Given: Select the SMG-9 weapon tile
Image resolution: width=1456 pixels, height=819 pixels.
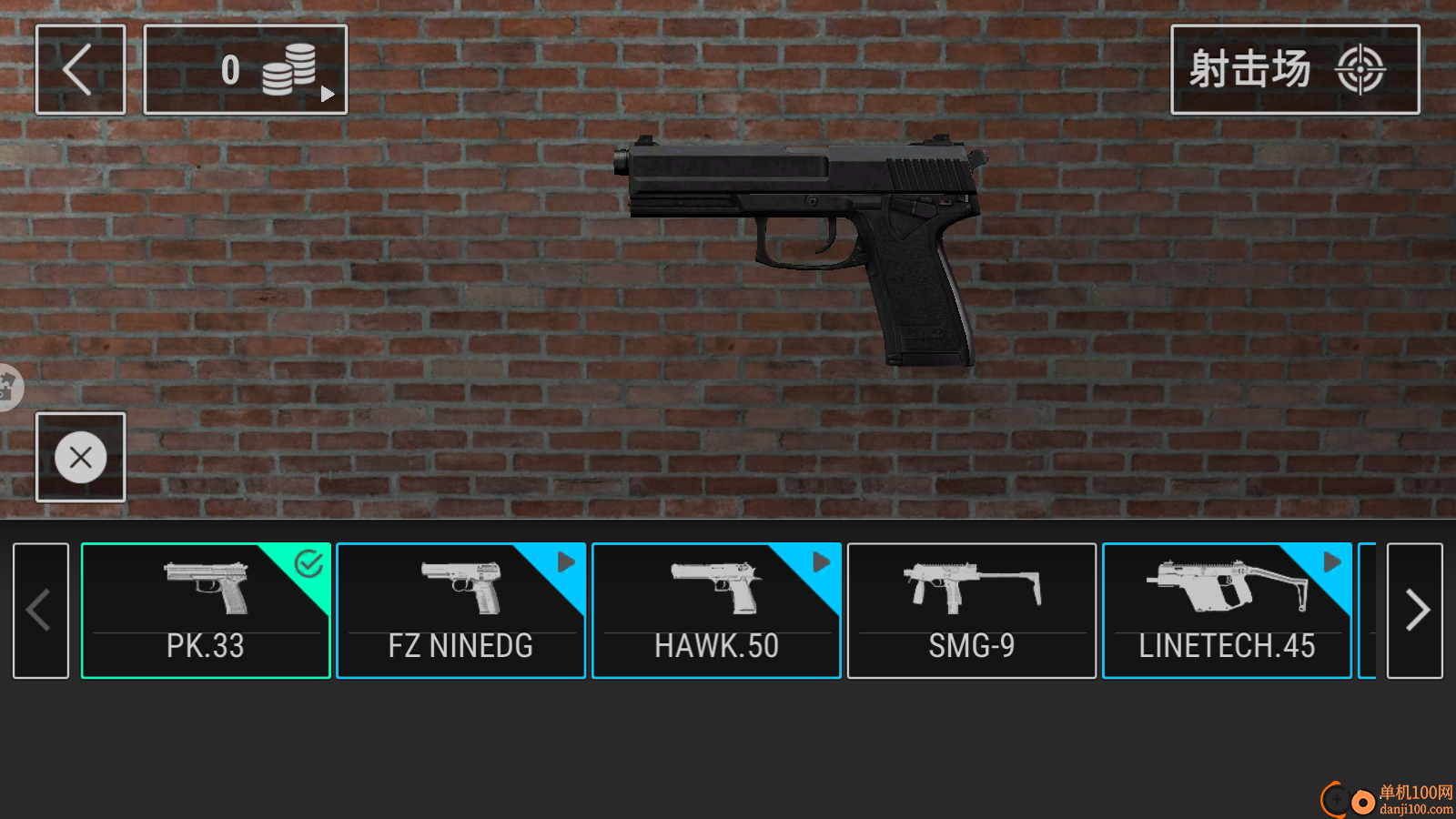Looking at the screenshot, I should coord(971,611).
